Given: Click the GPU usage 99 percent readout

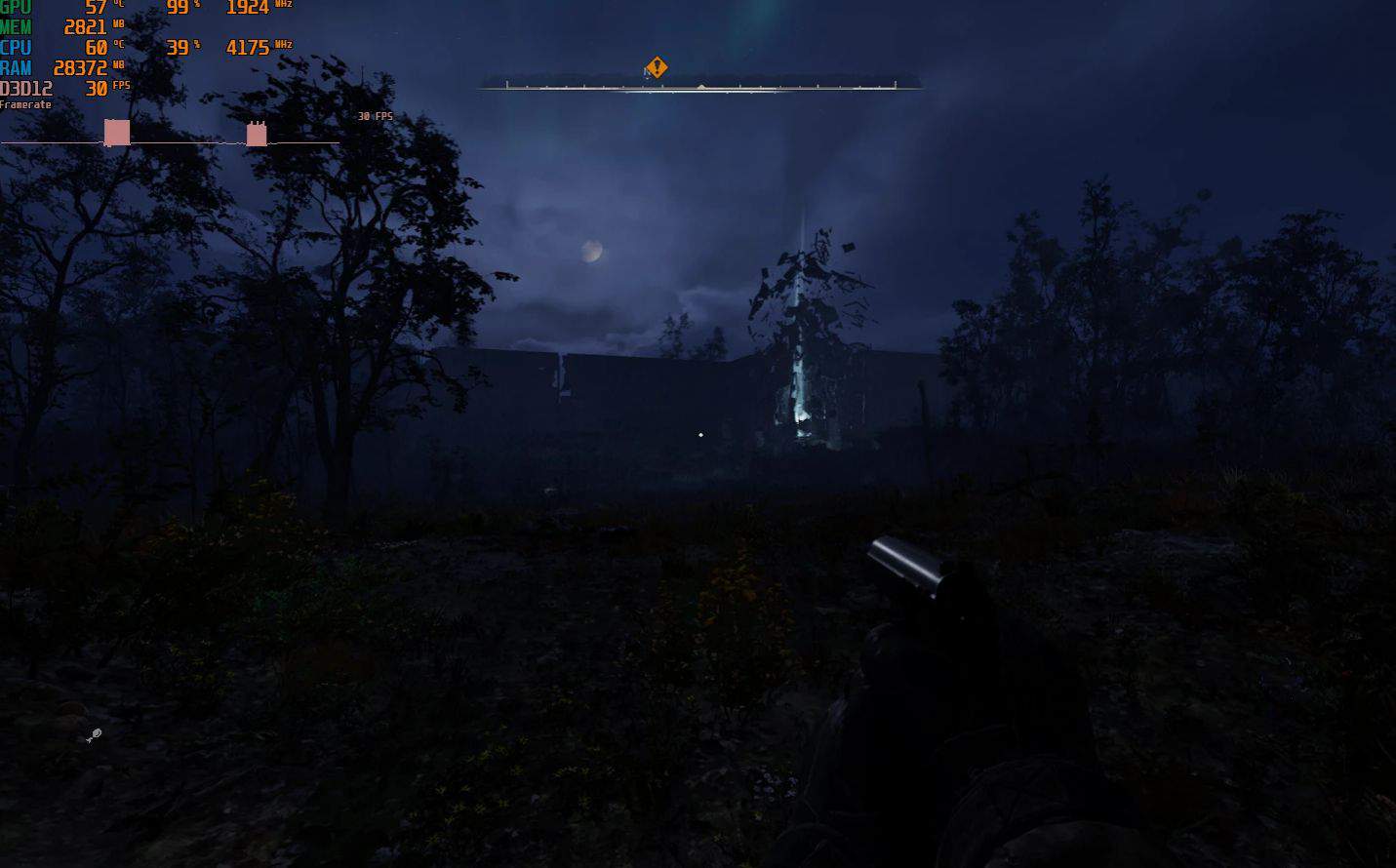Looking at the screenshot, I should pyautogui.click(x=179, y=8).
